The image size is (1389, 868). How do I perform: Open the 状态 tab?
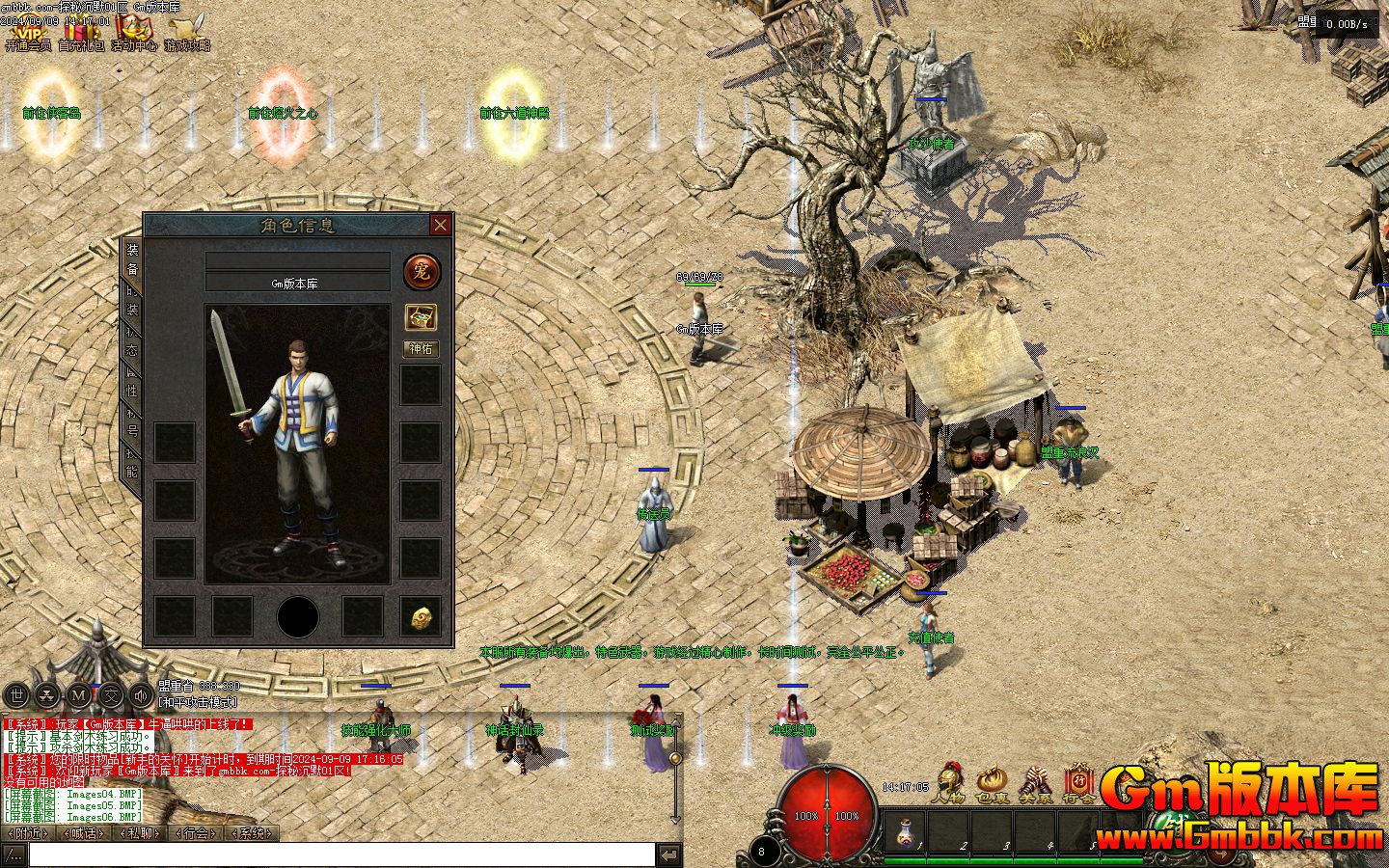(x=132, y=341)
